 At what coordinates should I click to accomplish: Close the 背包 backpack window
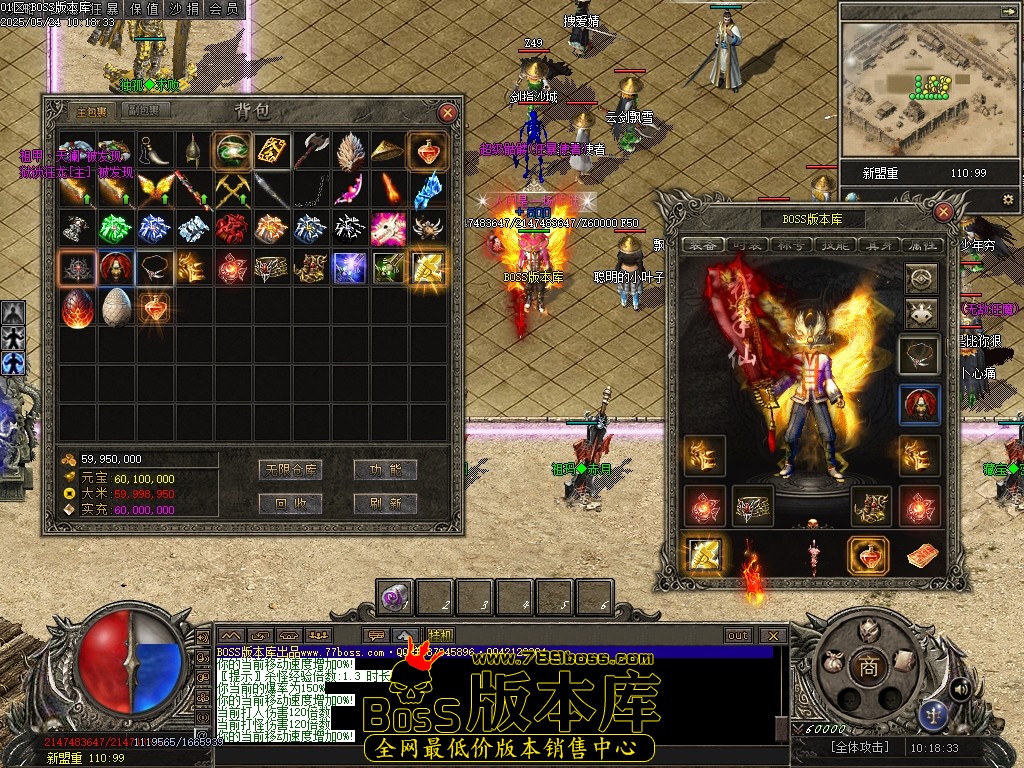click(x=448, y=113)
